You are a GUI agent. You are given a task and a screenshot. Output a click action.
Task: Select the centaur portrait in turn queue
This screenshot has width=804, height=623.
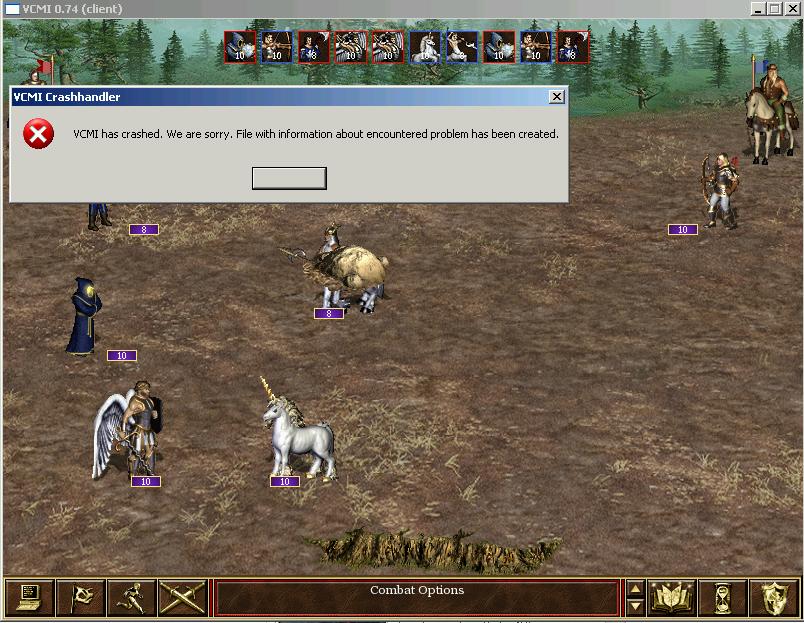pos(462,46)
